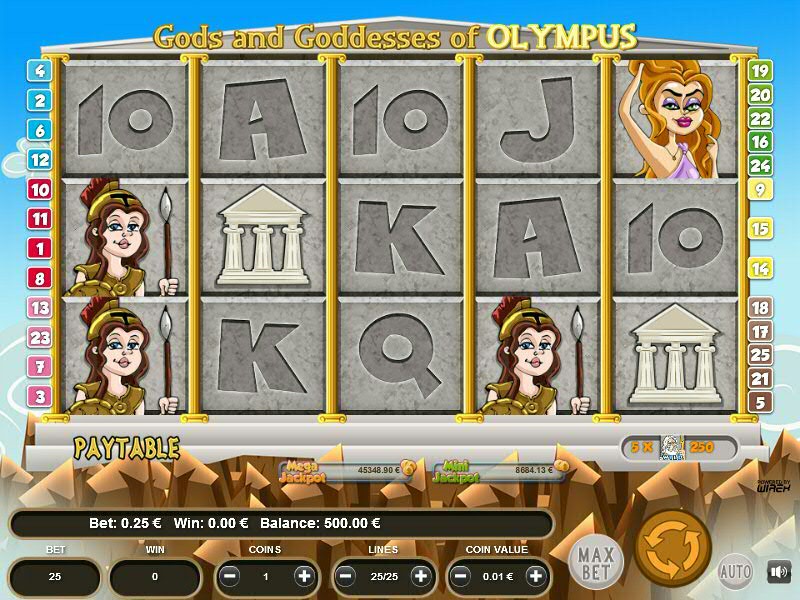Decrease the number of coins
Image resolution: width=800 pixels, height=600 pixels.
[x=230, y=576]
